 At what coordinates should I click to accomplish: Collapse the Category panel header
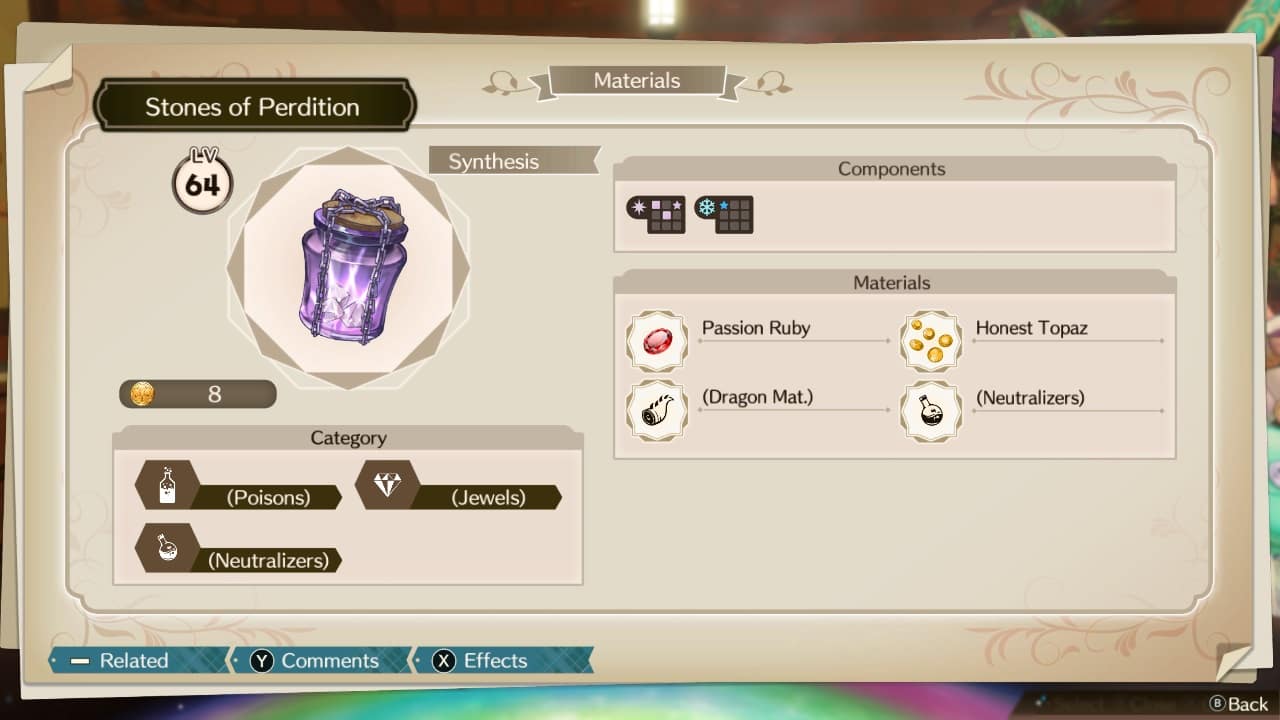pos(348,438)
